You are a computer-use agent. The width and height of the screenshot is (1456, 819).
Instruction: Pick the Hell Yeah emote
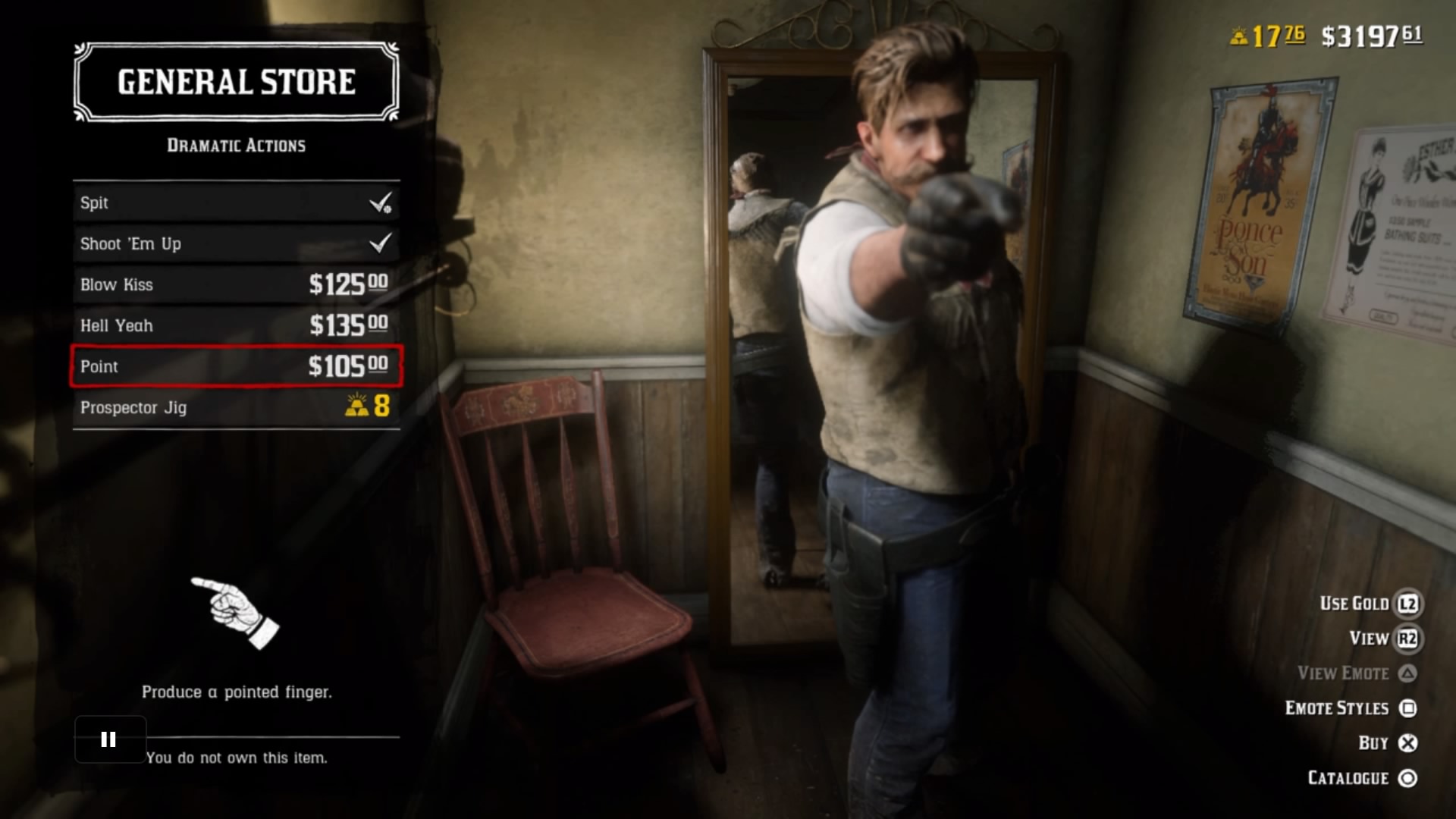(x=236, y=325)
